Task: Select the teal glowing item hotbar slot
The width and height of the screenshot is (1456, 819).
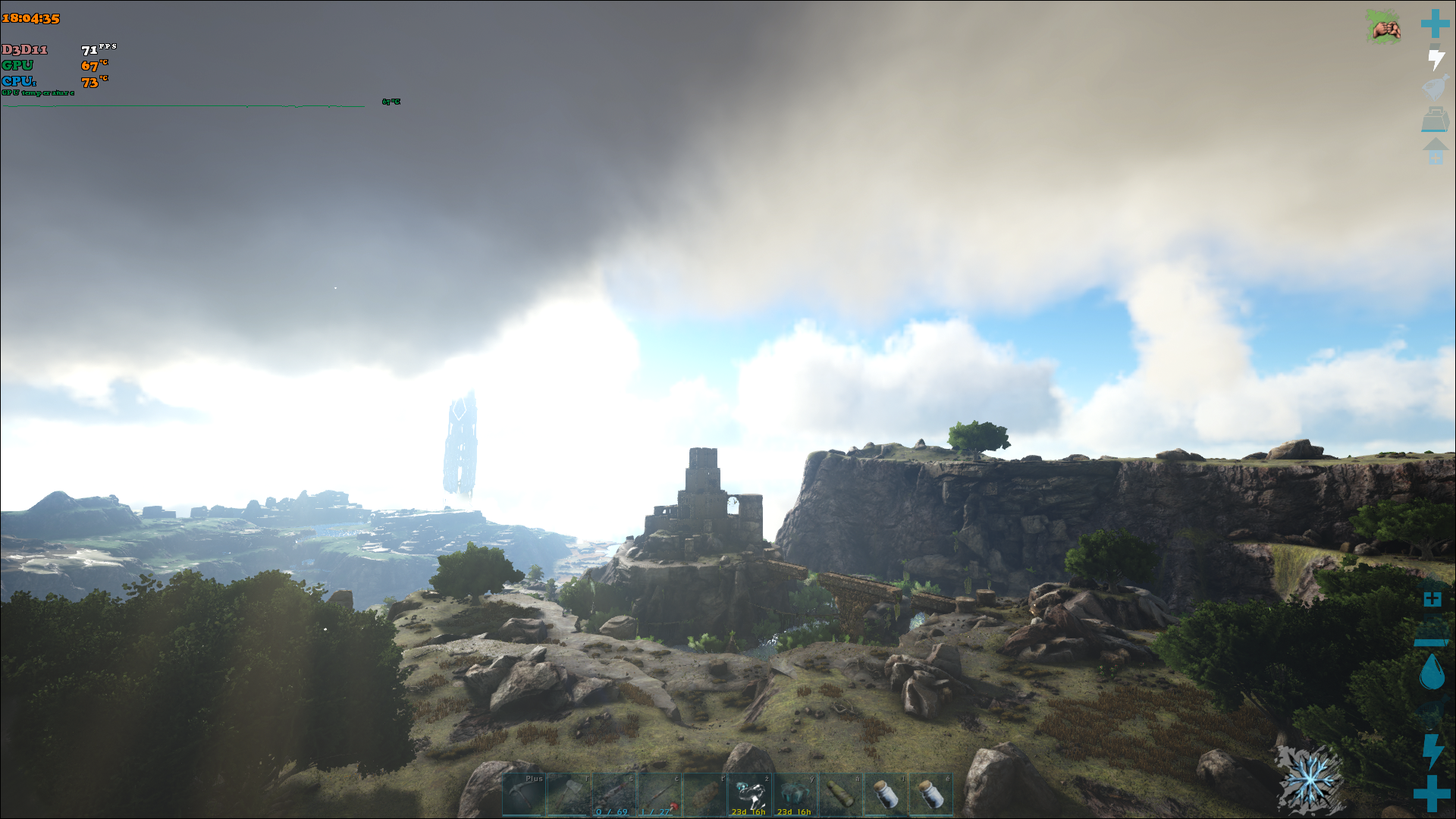Action: pos(795,795)
